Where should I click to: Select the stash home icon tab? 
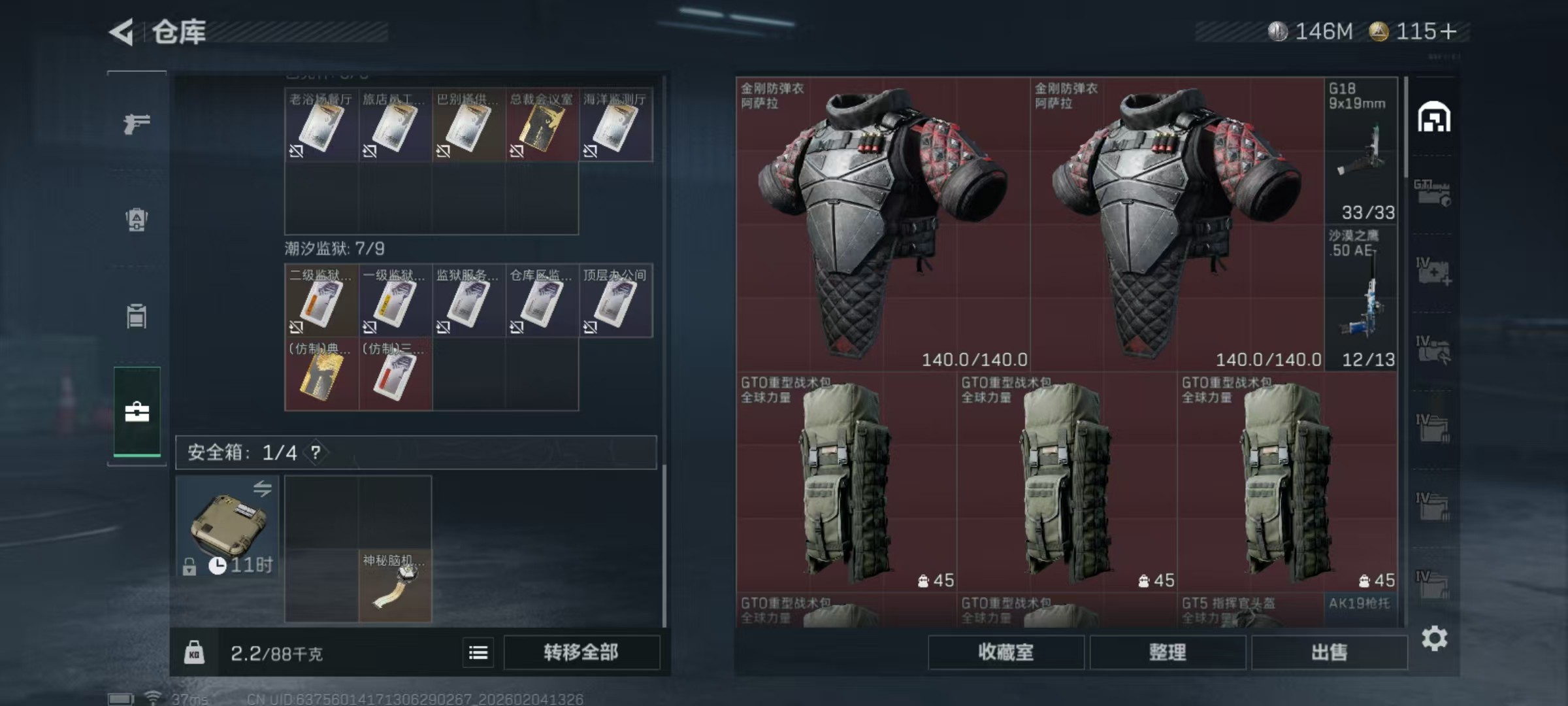tap(1433, 118)
